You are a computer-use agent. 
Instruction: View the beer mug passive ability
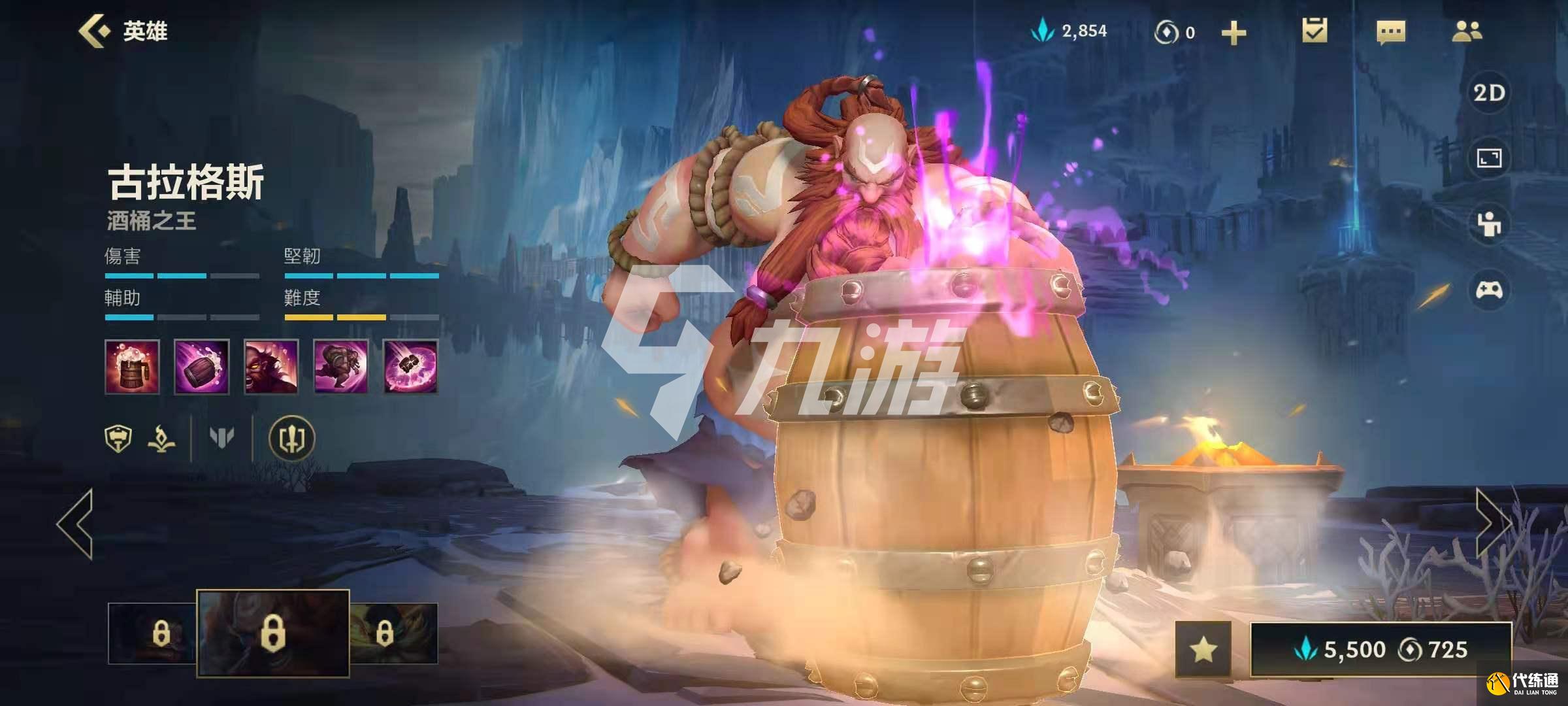(132, 367)
